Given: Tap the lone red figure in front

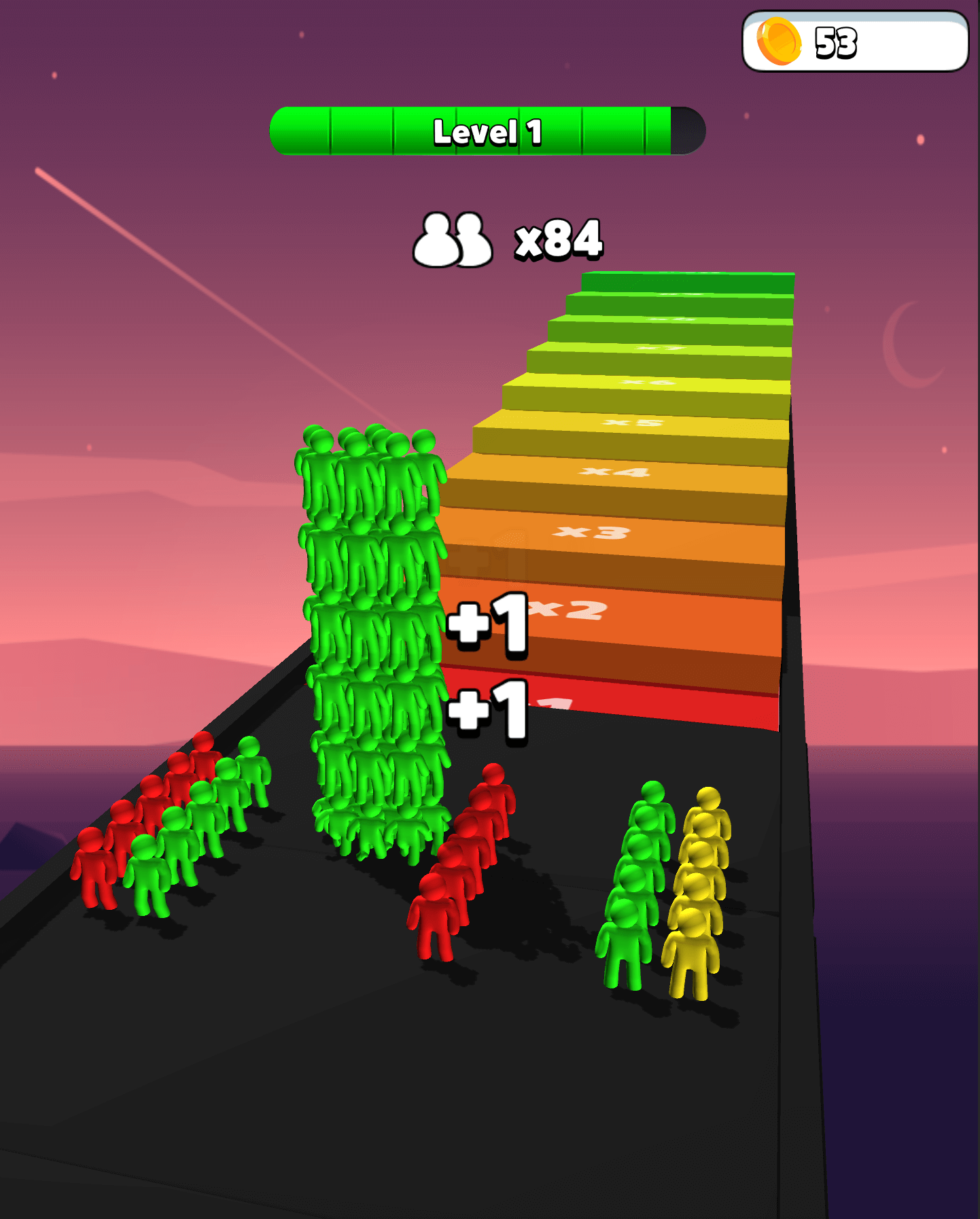Looking at the screenshot, I should [433, 917].
